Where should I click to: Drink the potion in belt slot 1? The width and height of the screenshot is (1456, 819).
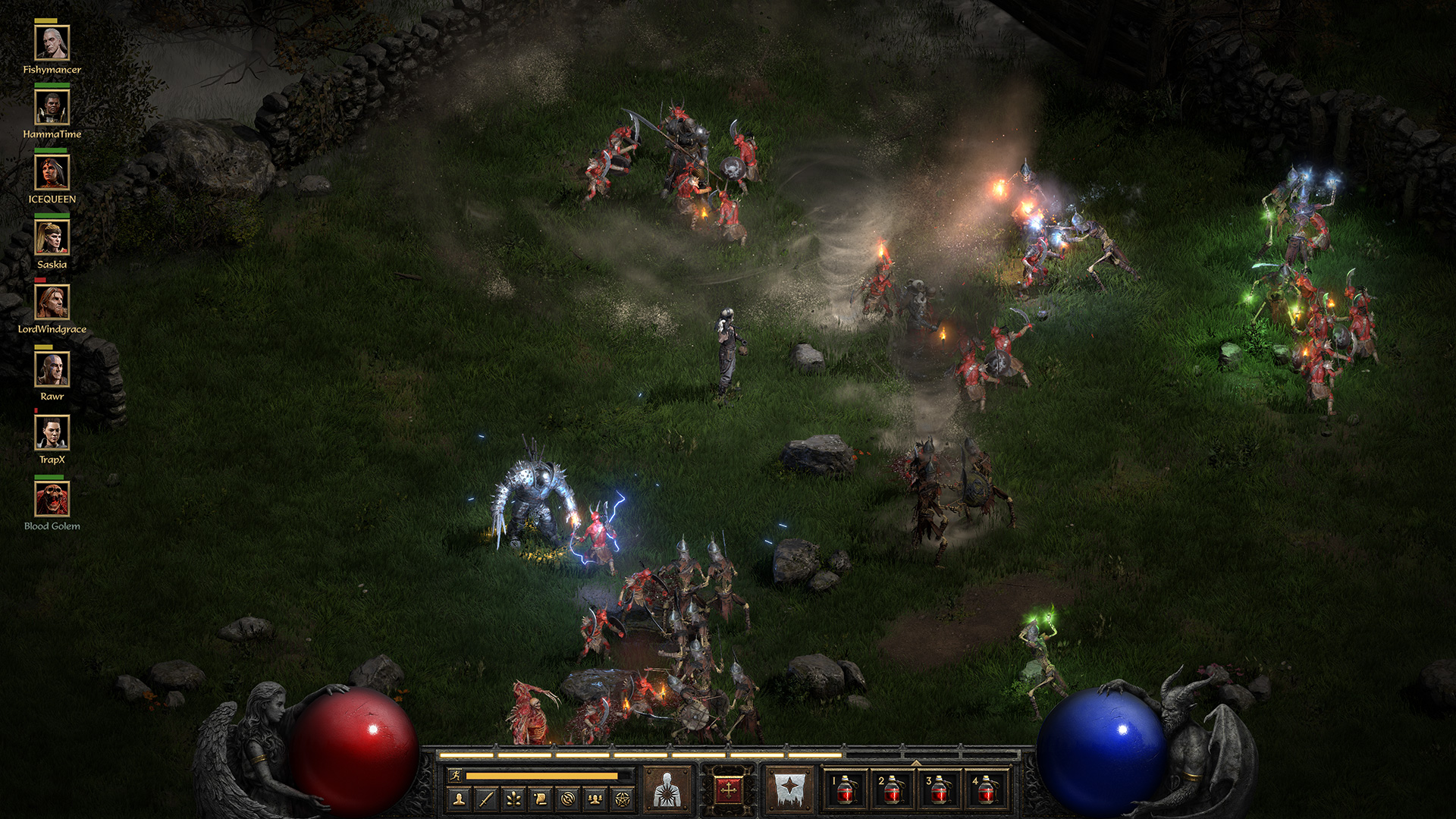point(844,792)
